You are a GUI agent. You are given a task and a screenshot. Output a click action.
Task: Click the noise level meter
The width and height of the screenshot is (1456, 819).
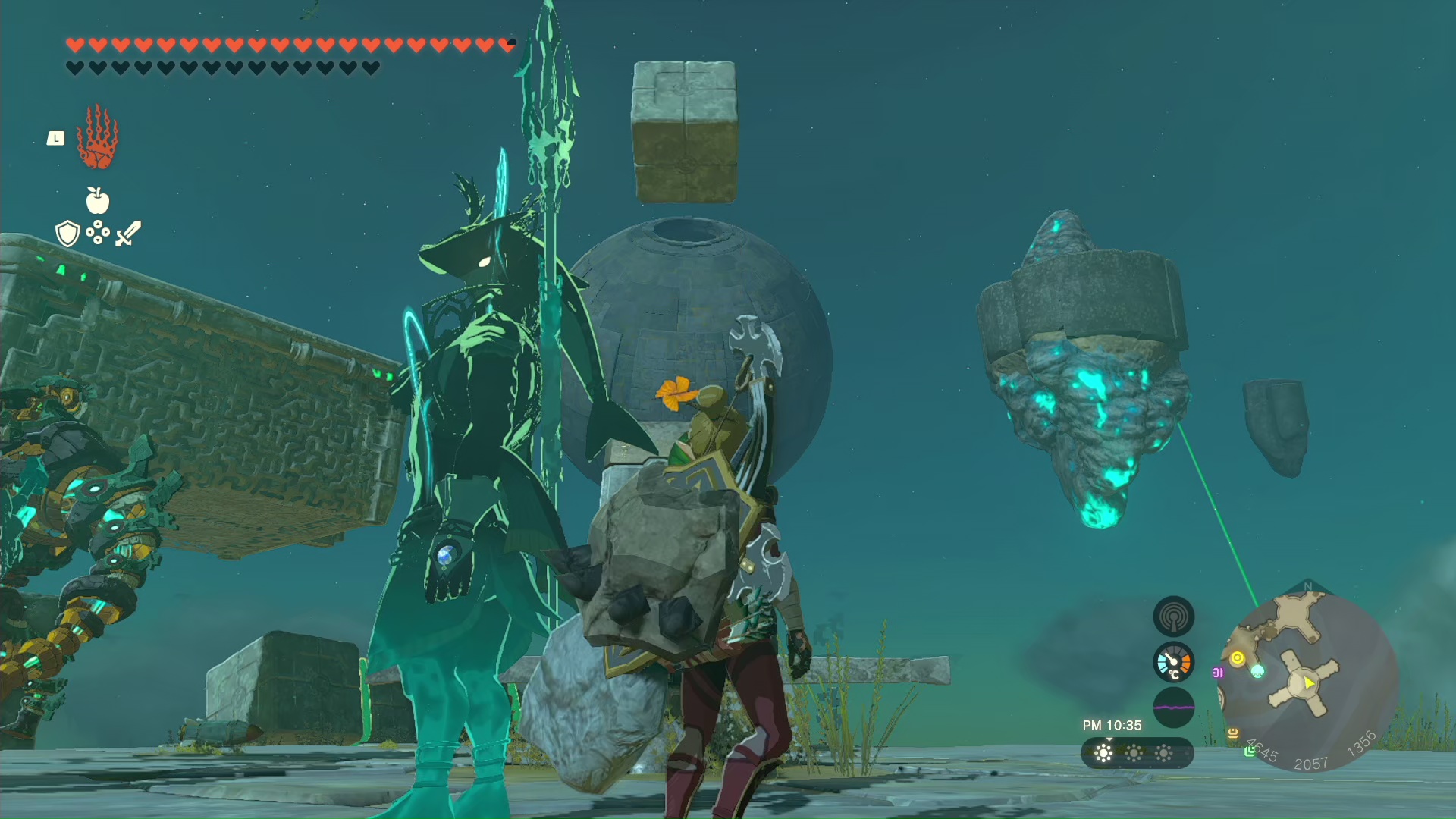coord(1173,708)
